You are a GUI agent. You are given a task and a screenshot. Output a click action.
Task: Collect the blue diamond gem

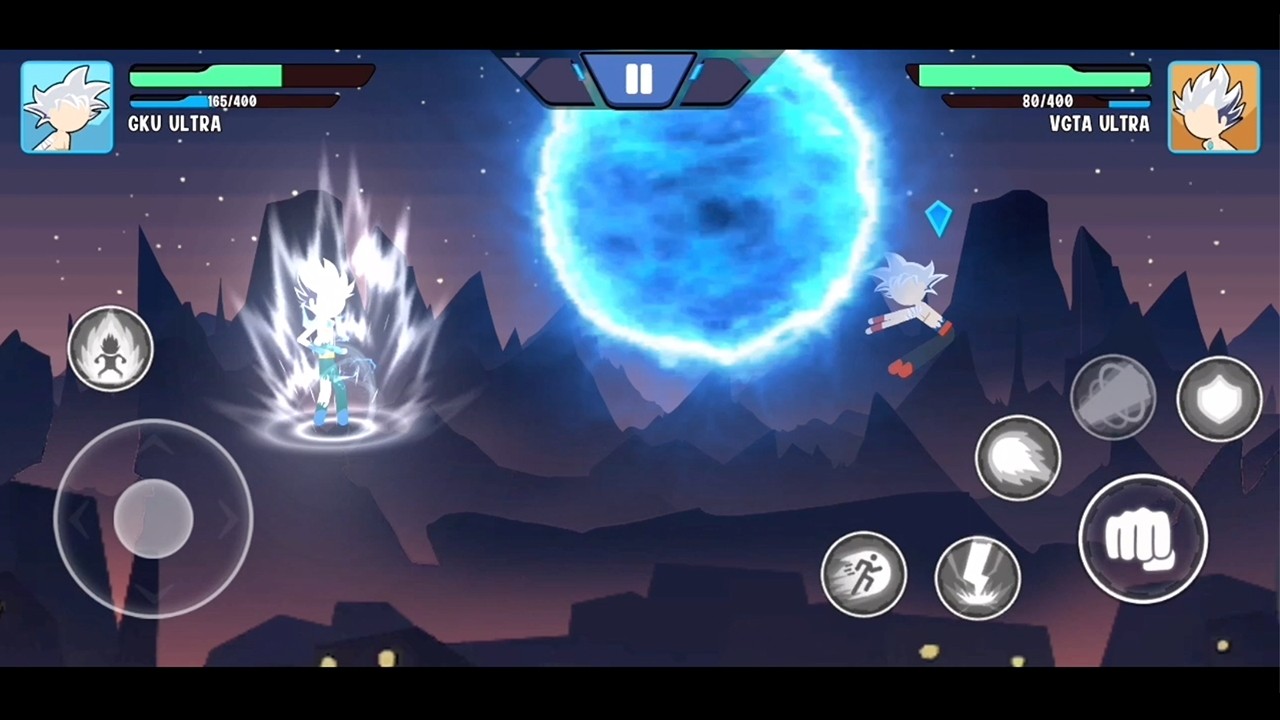[938, 218]
